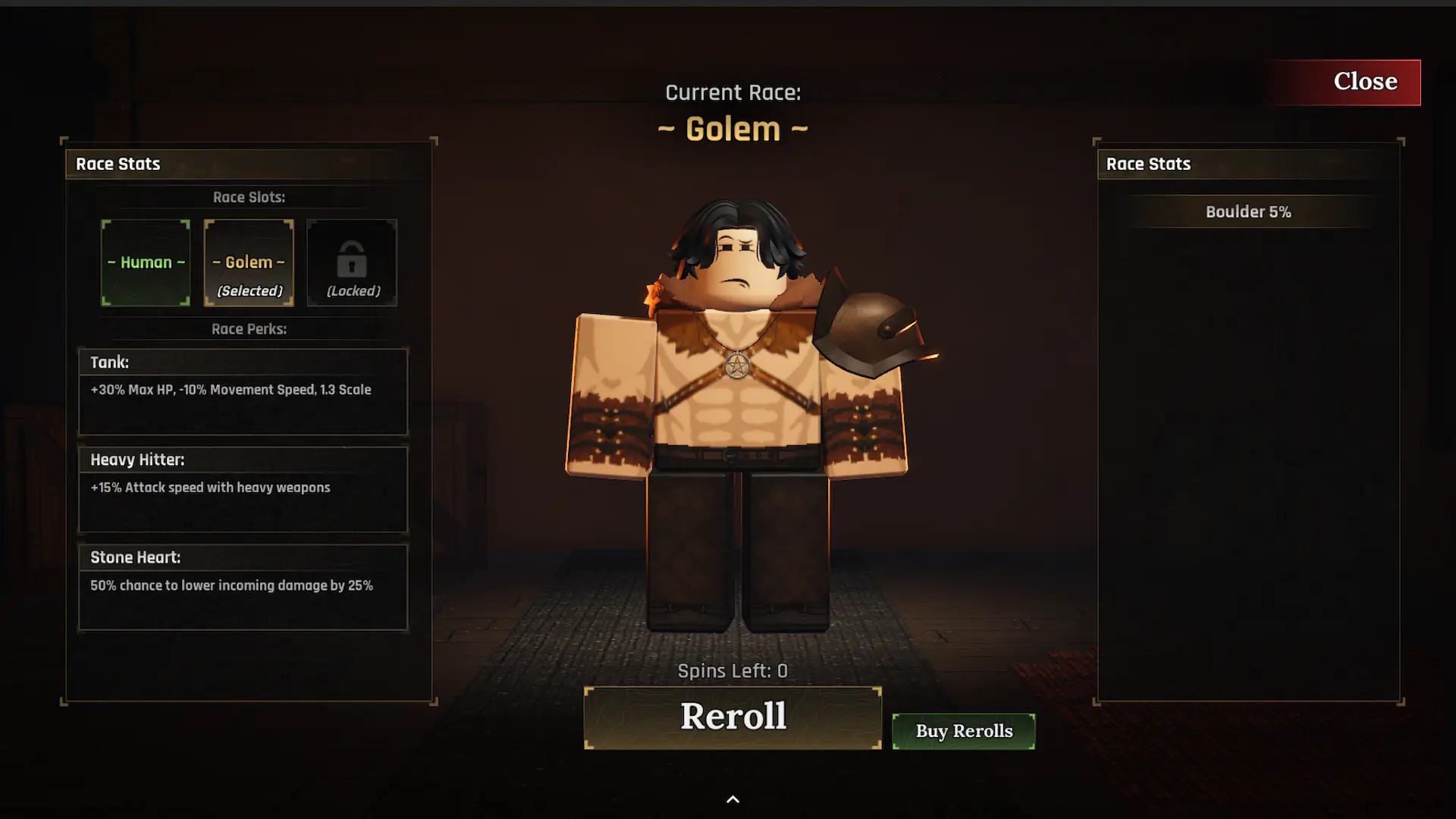1456x819 pixels.
Task: Click the lock icon on the locked race slot
Action: (x=351, y=262)
